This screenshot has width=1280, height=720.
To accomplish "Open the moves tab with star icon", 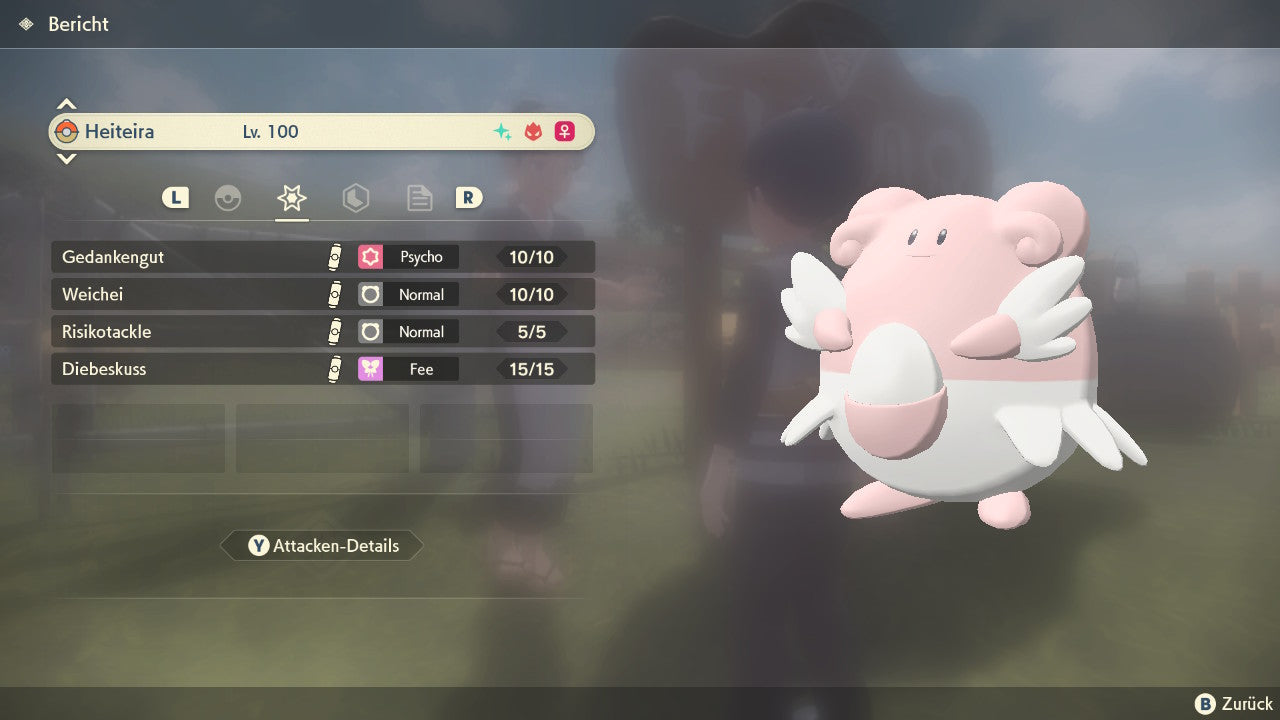I will pyautogui.click(x=292, y=198).
